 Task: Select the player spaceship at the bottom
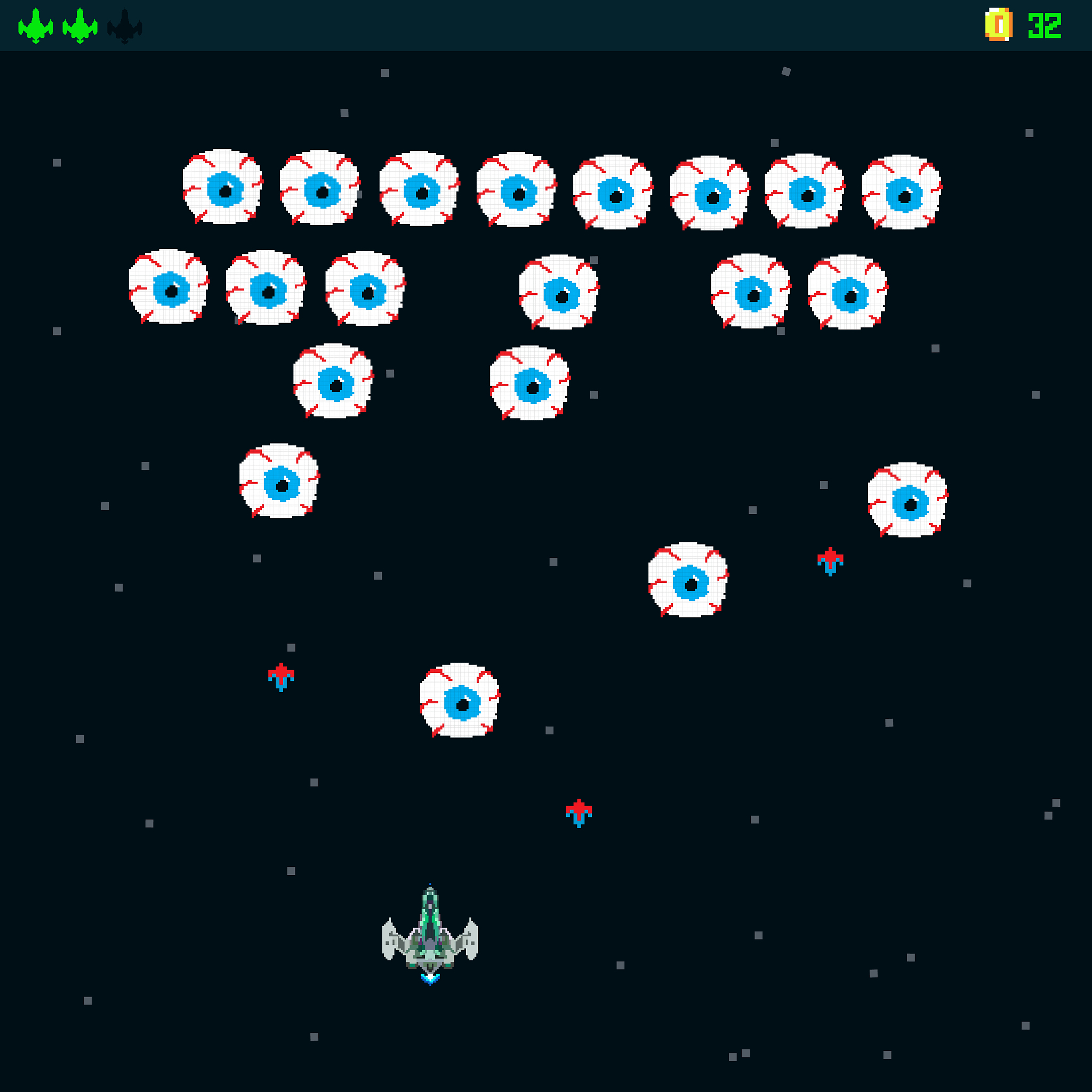point(431,938)
